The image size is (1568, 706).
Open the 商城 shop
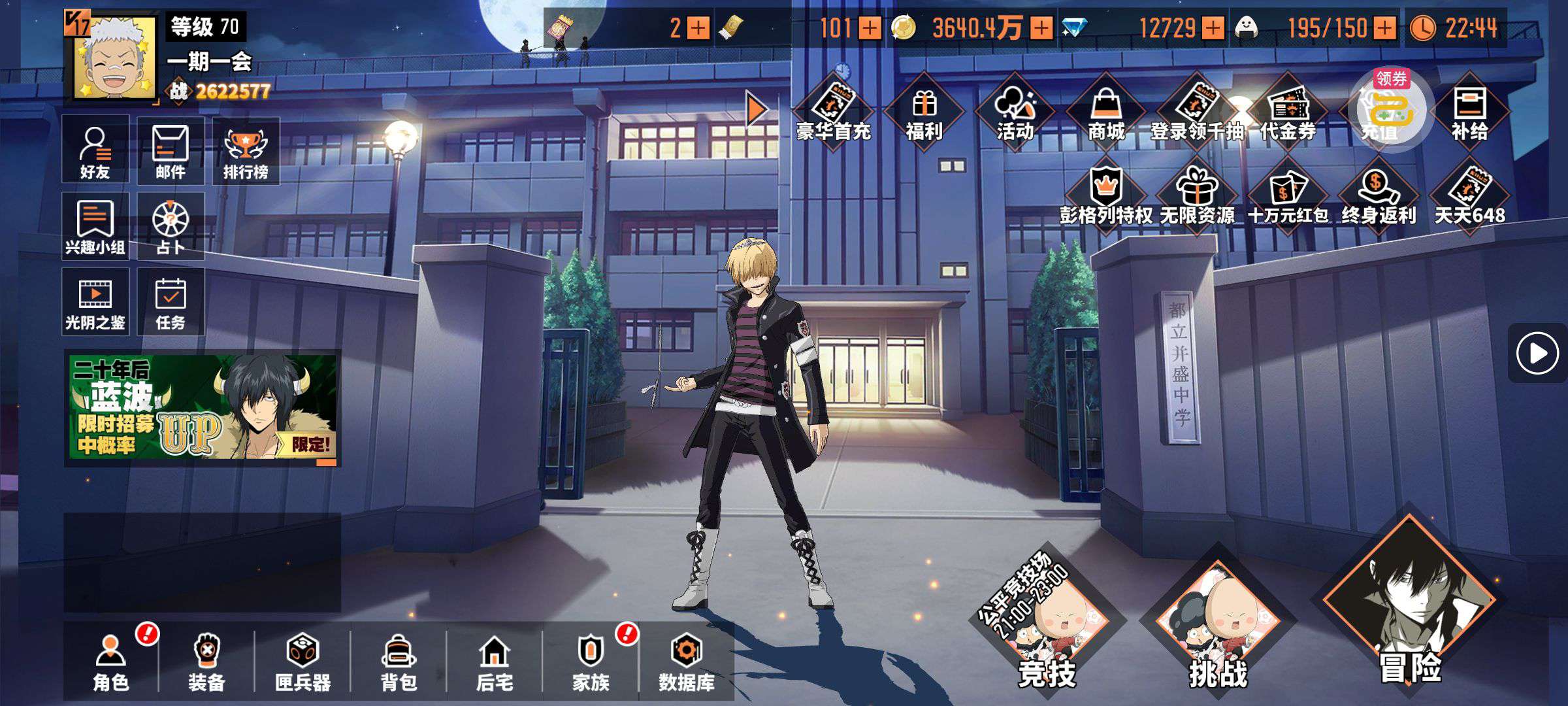pyautogui.click(x=1106, y=111)
